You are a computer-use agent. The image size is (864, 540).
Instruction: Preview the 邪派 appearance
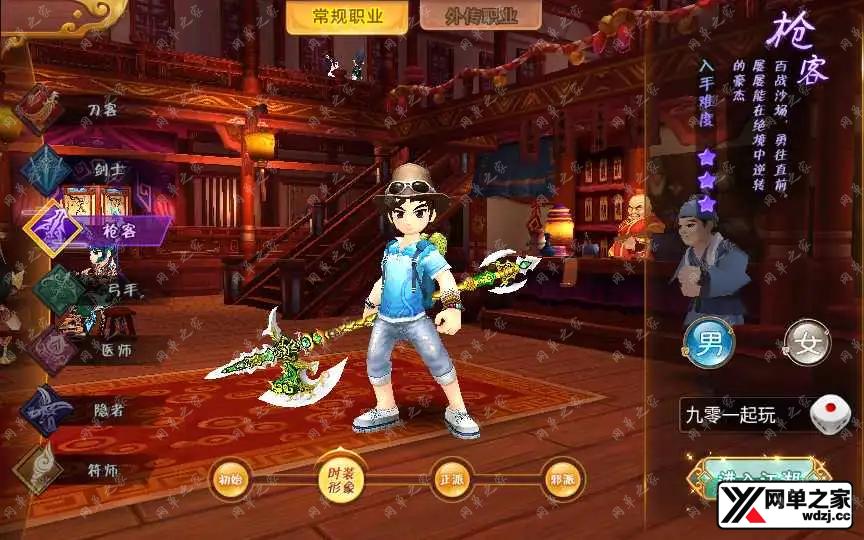561,478
